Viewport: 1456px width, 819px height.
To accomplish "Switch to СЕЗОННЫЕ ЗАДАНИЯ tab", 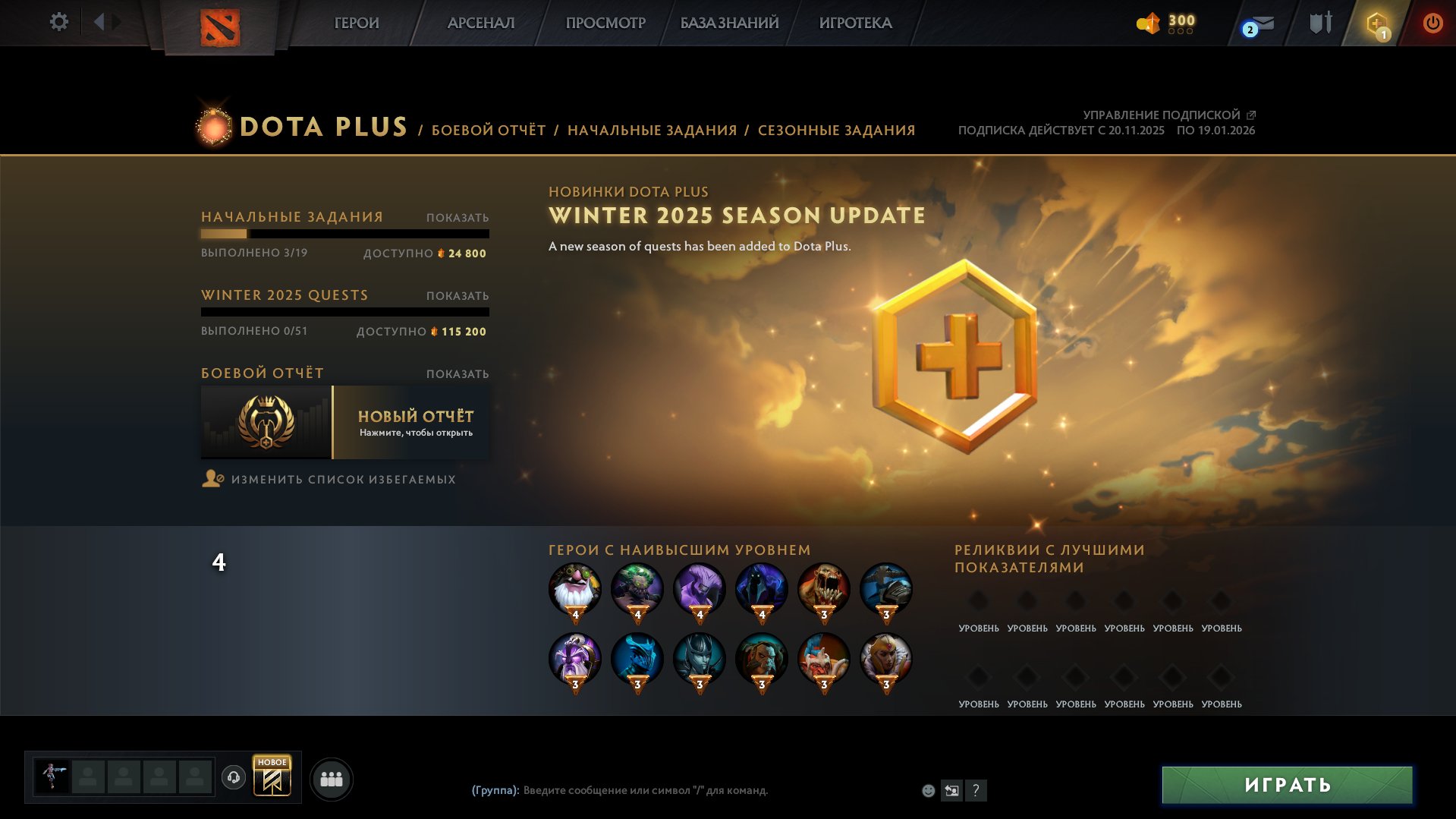I will point(836,130).
